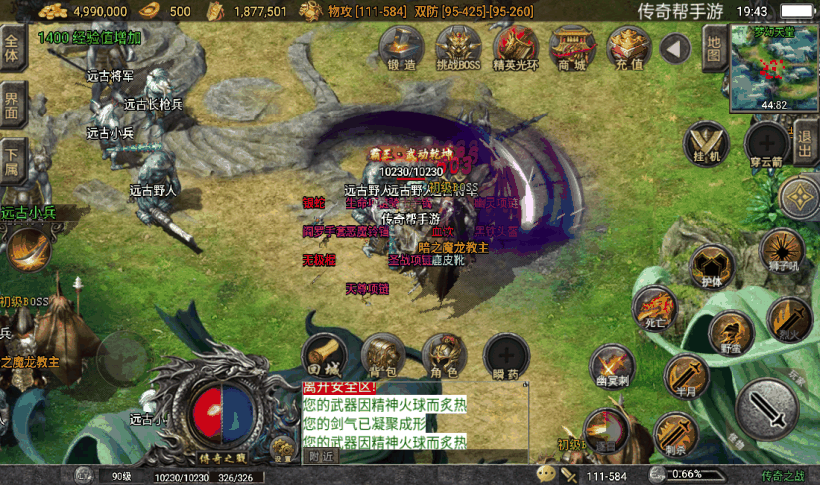Toggle 挂机 auto-battle
Viewport: 820px width, 485px height.
pyautogui.click(x=707, y=142)
